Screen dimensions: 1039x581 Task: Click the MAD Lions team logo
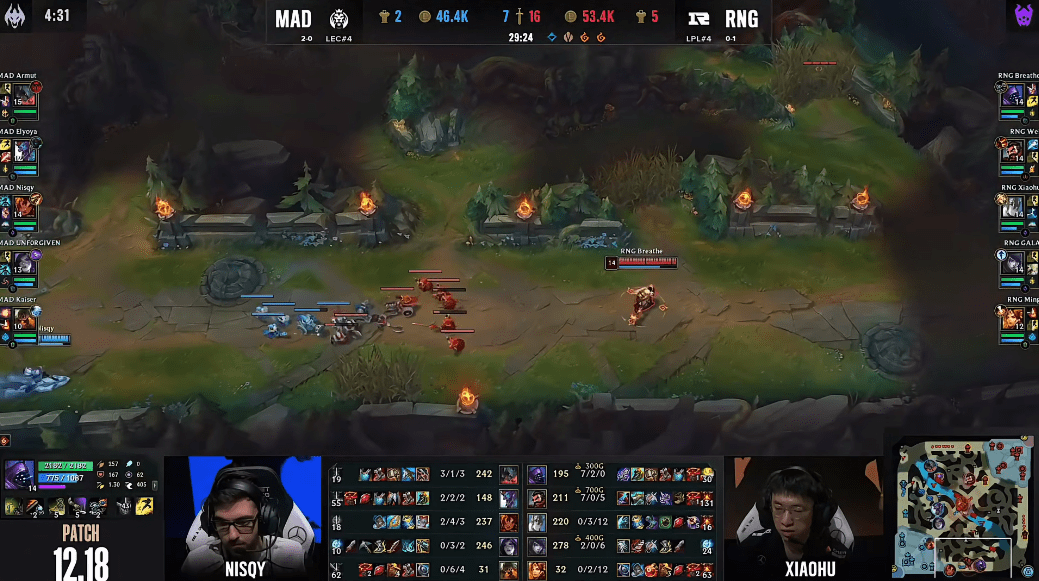339,19
